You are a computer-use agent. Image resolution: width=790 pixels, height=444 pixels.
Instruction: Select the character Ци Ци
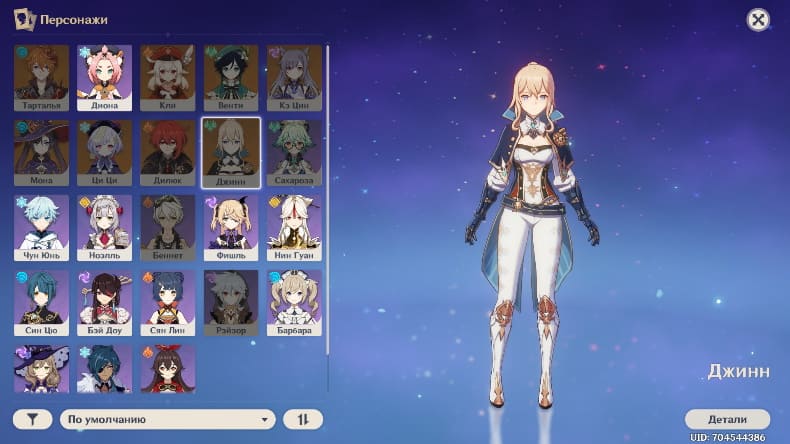(105, 152)
